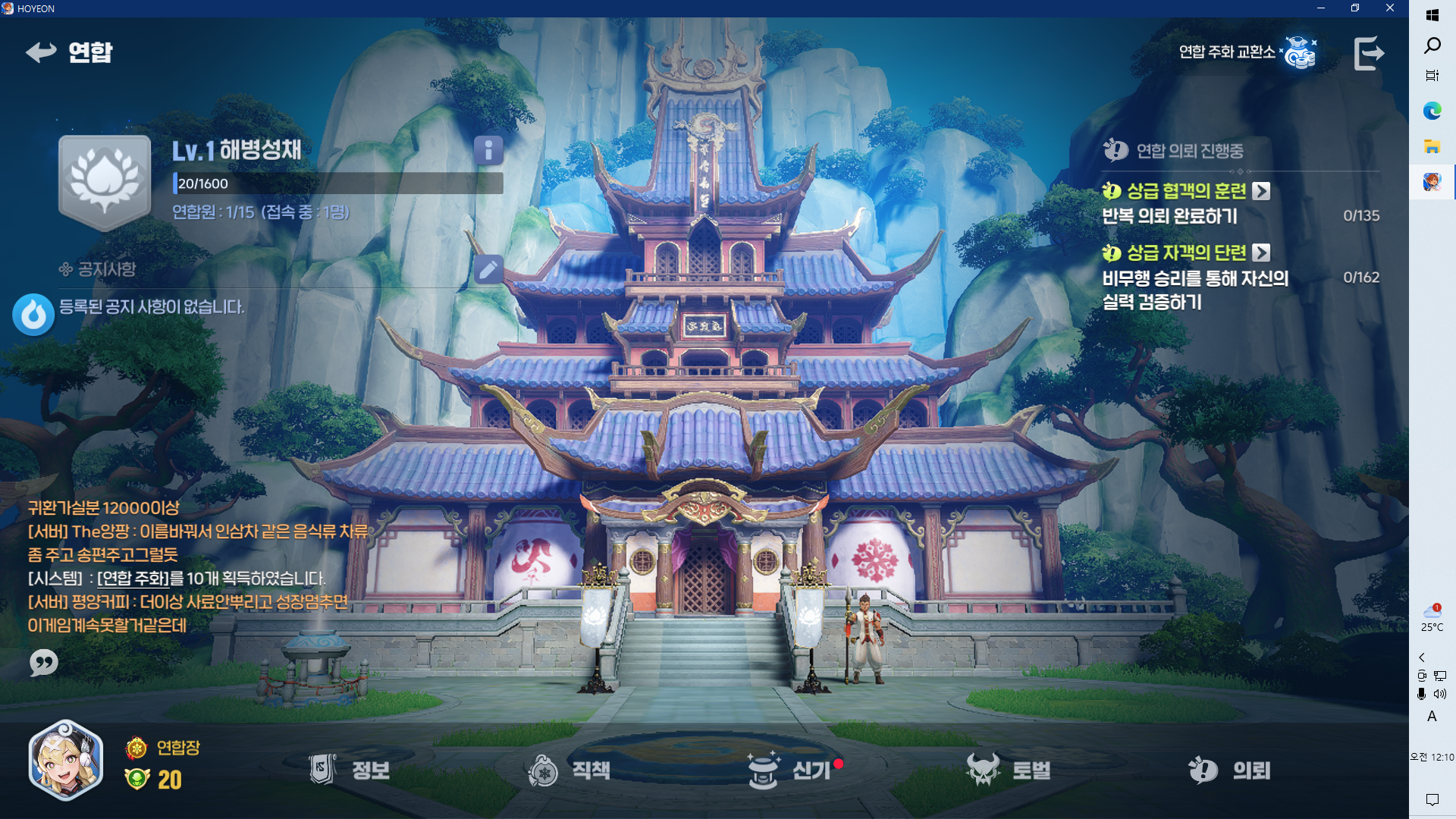Open the 정보 menu
1456x819 pixels.
pyautogui.click(x=350, y=770)
